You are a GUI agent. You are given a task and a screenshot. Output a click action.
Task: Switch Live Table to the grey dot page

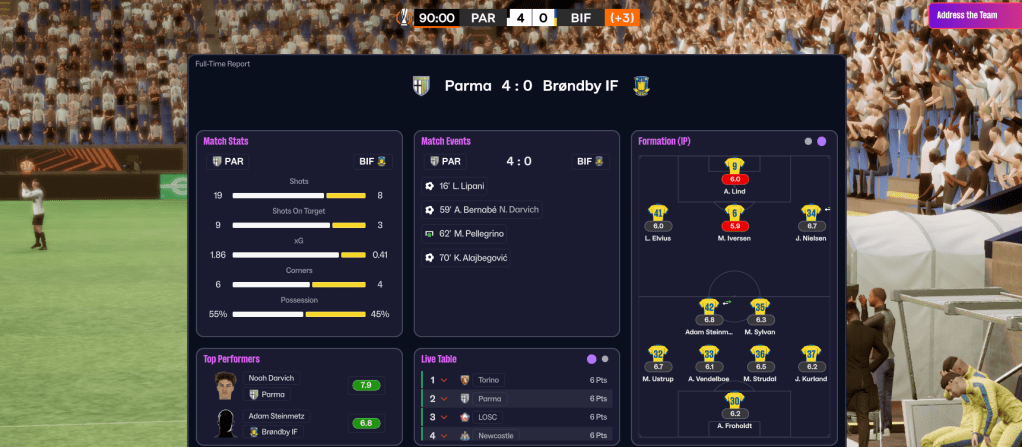point(605,358)
